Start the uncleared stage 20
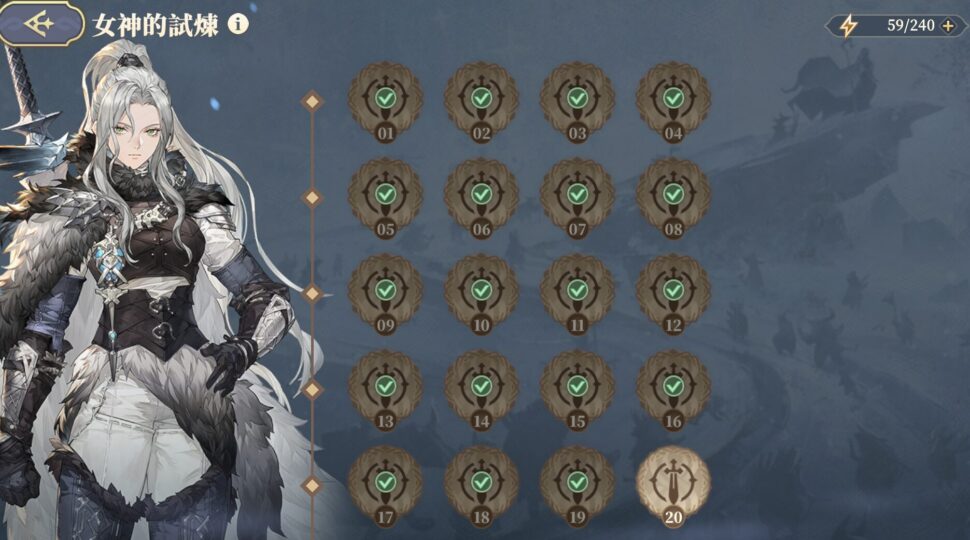 coord(673,483)
